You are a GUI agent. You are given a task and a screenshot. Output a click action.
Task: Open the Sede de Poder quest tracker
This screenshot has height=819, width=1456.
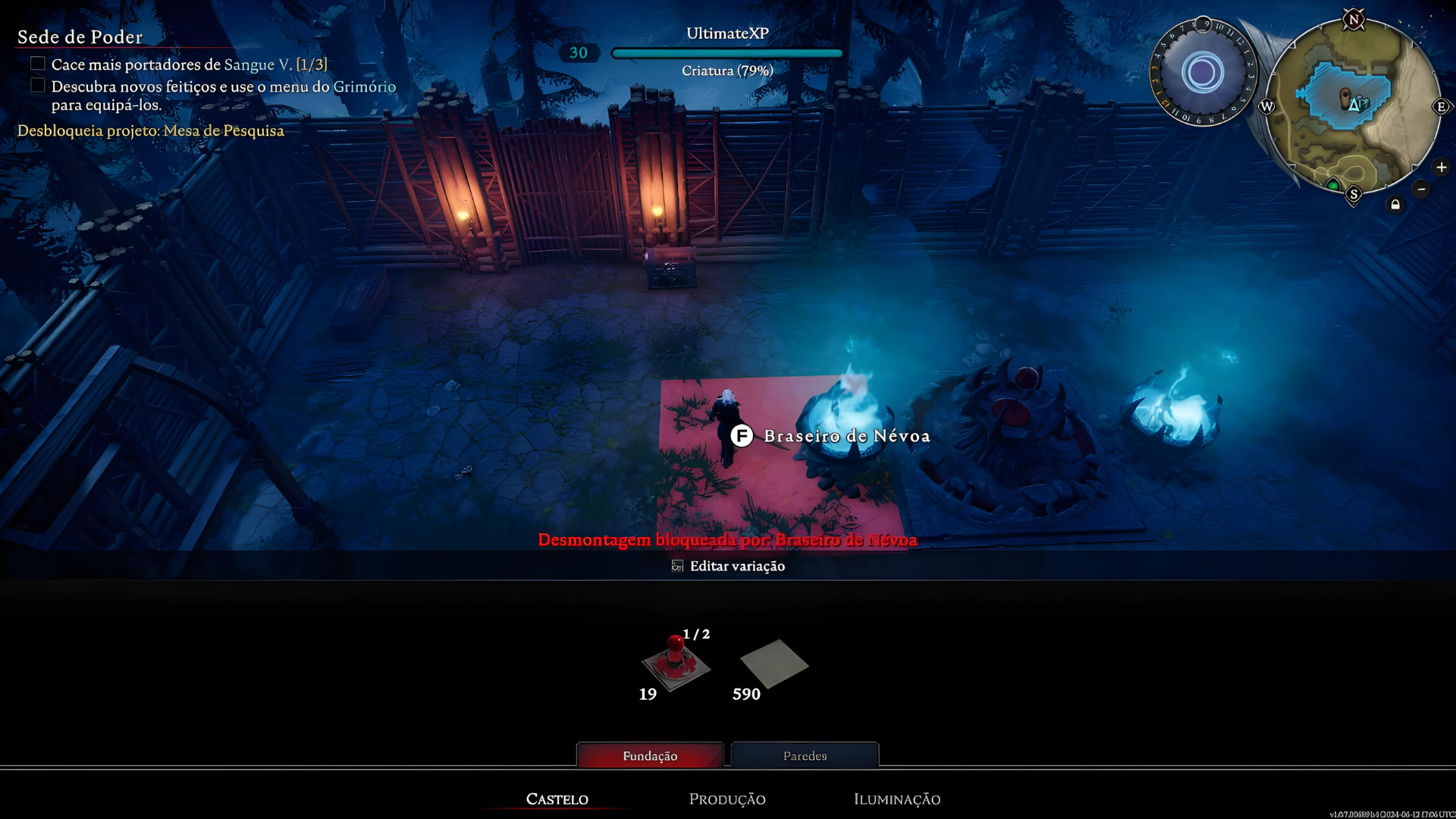click(x=80, y=36)
